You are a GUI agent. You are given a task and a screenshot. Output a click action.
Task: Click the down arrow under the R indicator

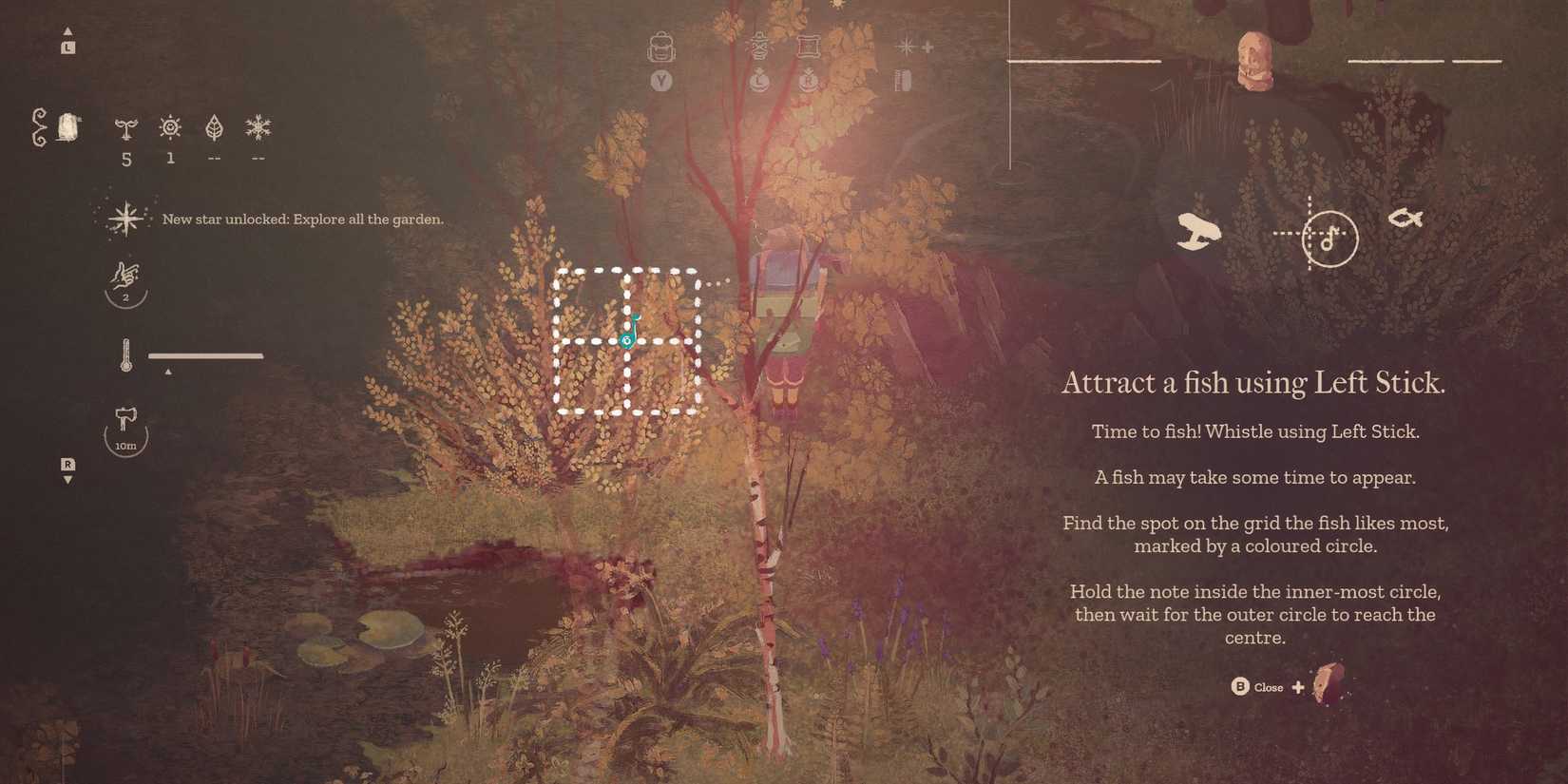(x=67, y=480)
